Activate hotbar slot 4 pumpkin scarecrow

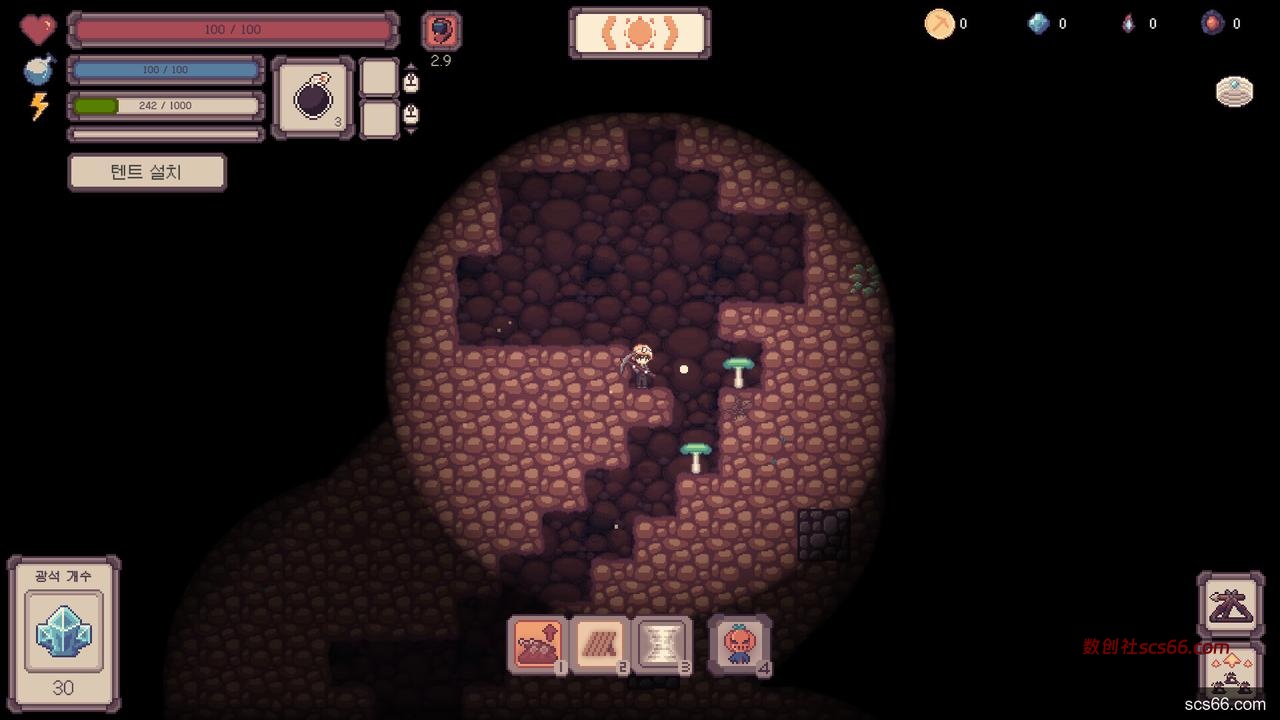[740, 645]
